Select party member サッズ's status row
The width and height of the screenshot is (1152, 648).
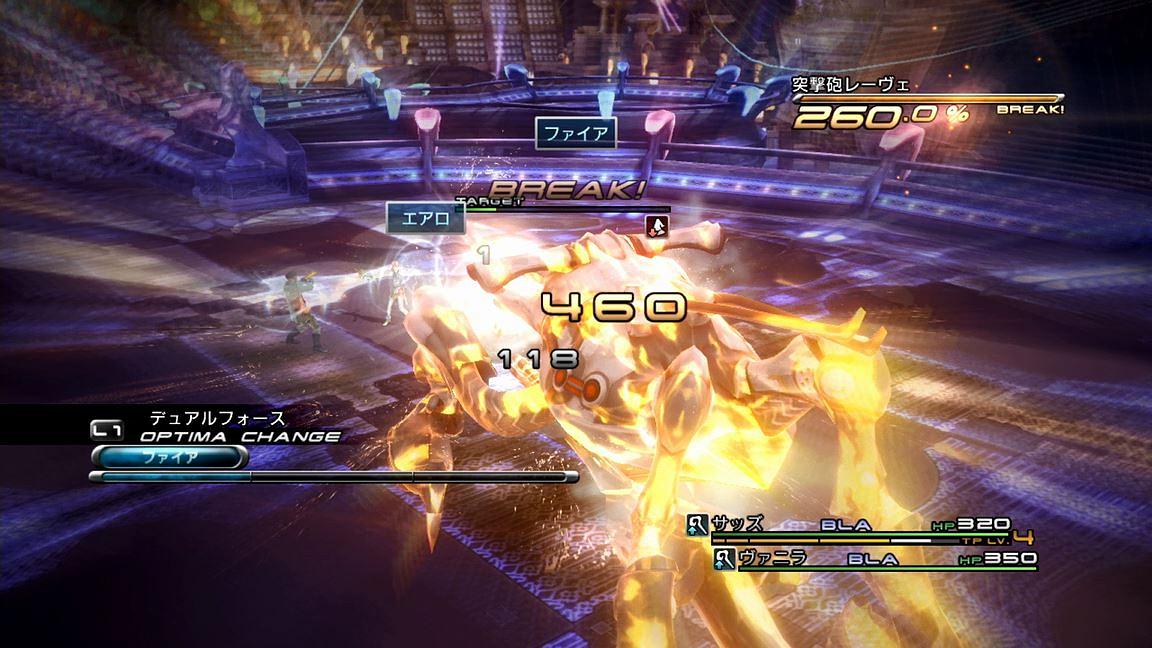(860, 526)
